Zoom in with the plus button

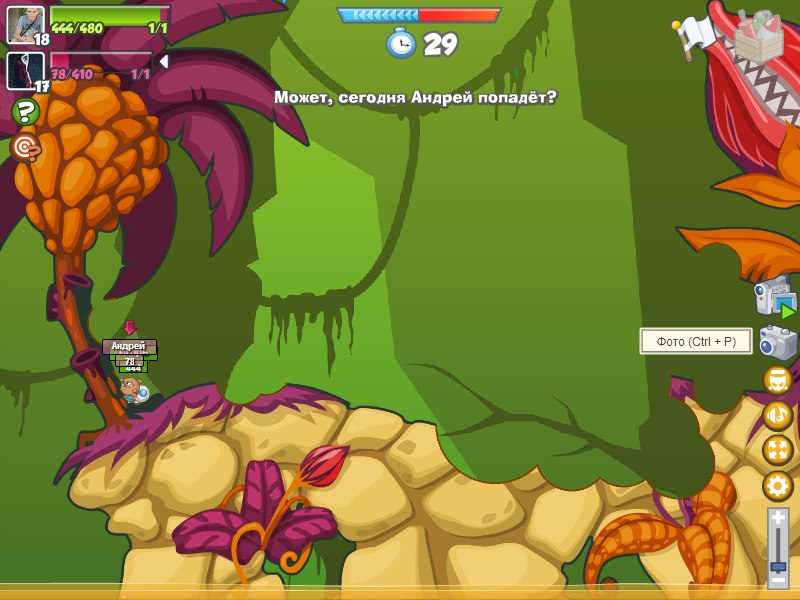coord(778,518)
